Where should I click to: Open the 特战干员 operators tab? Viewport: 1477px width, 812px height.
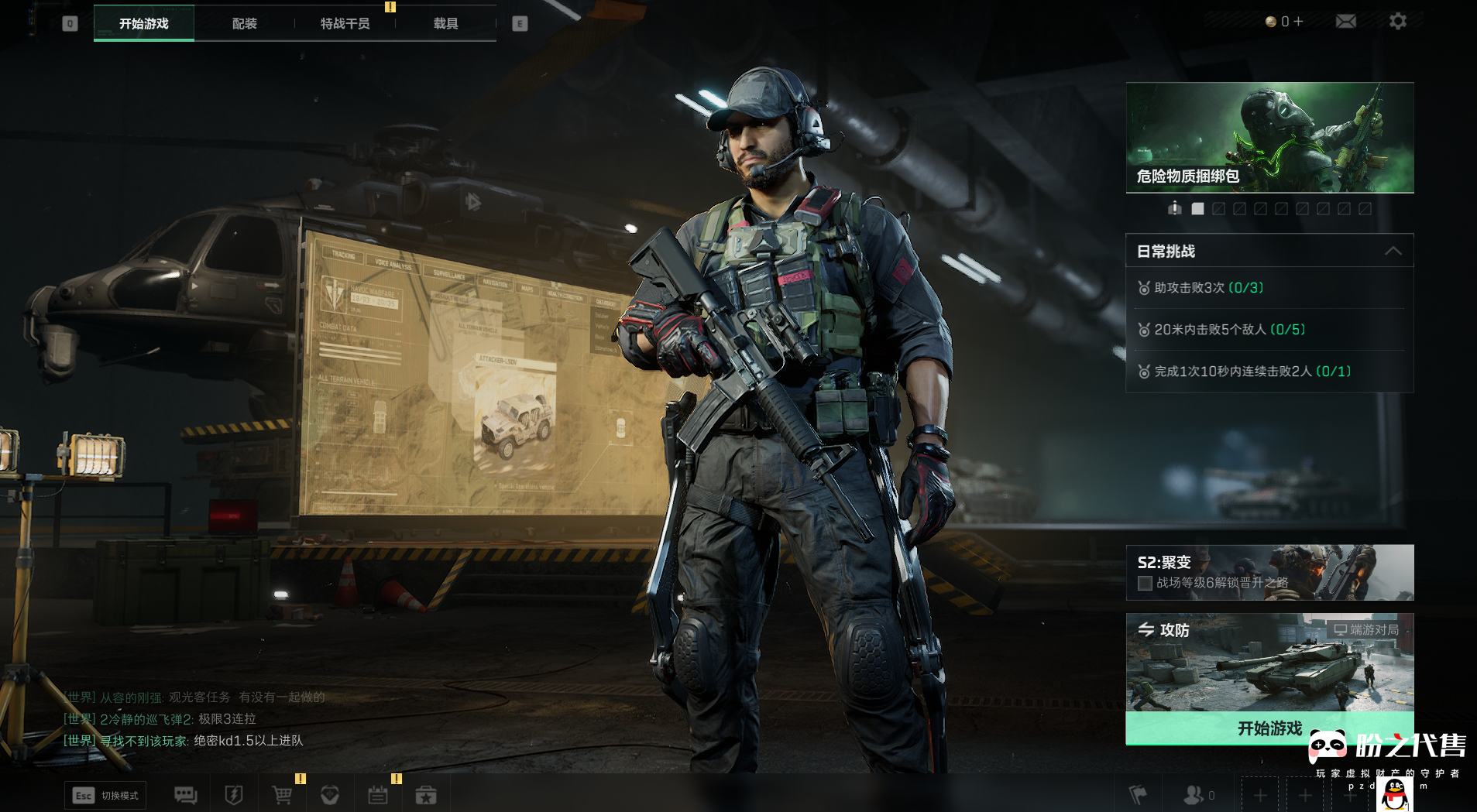pos(345,24)
